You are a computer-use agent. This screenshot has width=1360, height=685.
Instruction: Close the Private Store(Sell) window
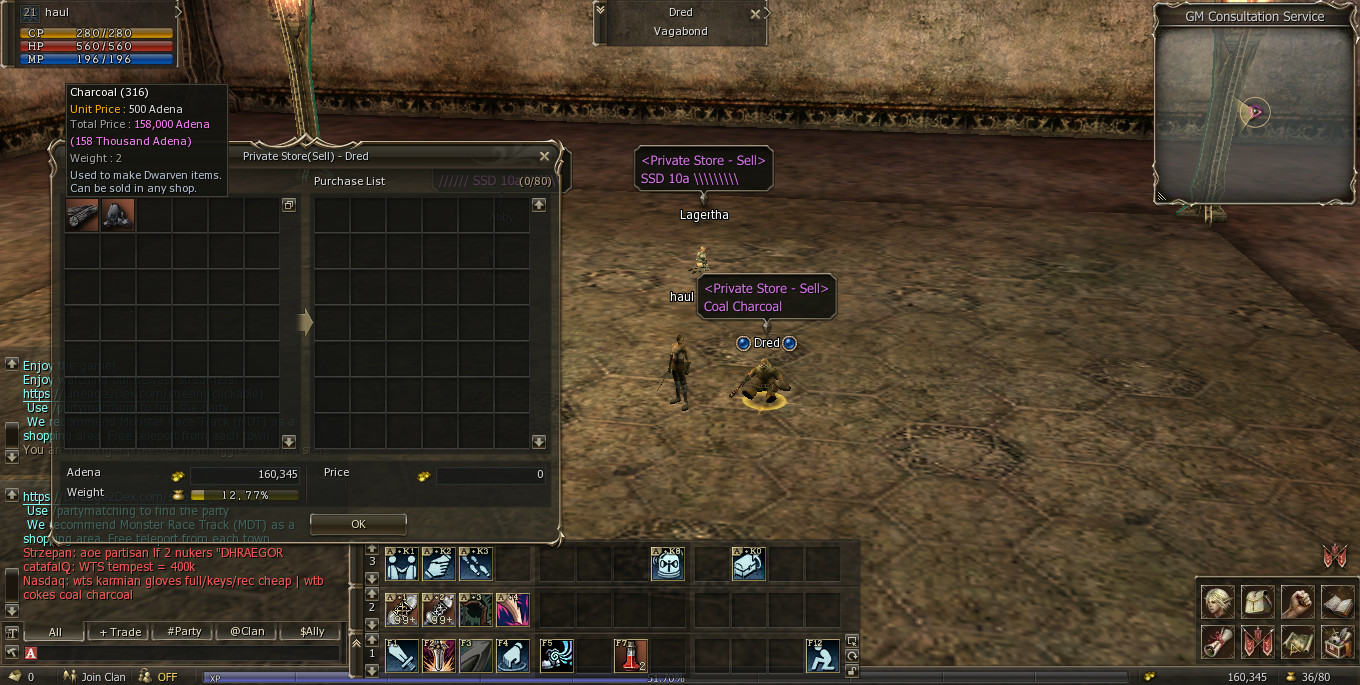[x=544, y=156]
